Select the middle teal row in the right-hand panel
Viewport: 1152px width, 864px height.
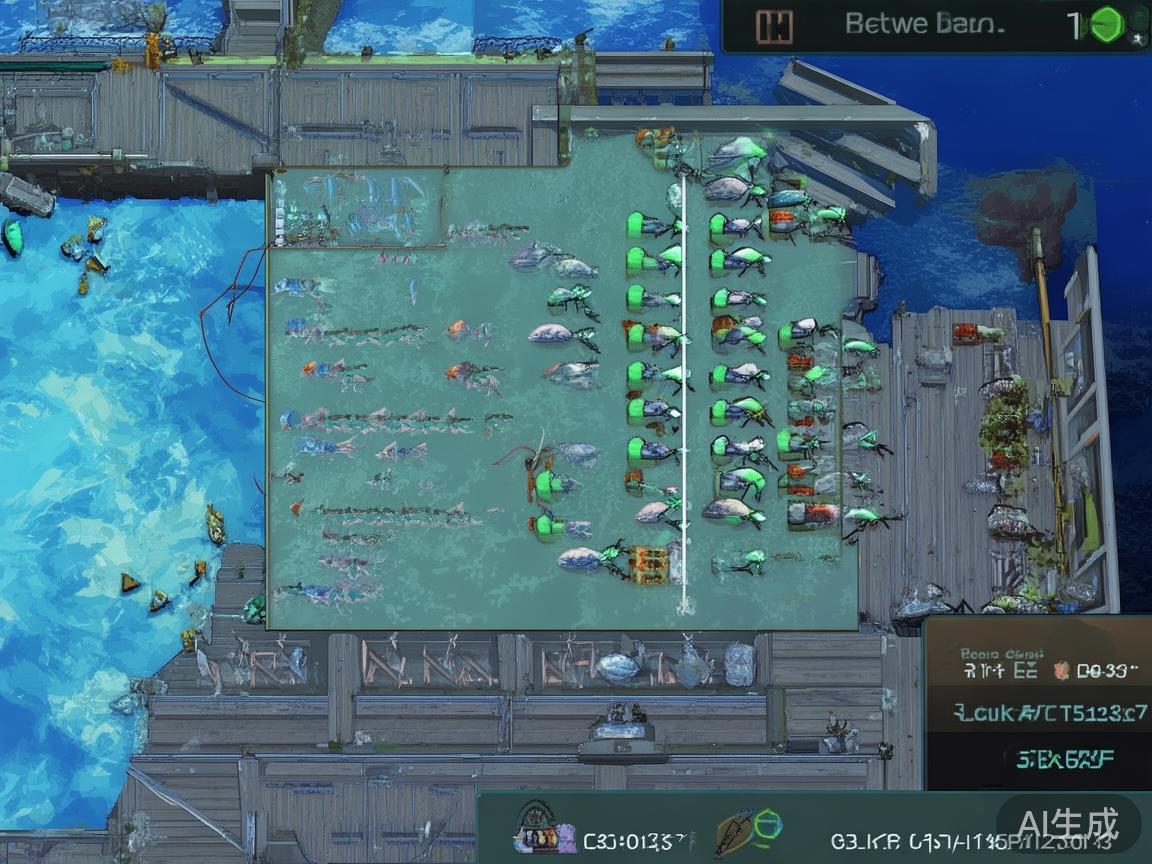(x=1036, y=714)
